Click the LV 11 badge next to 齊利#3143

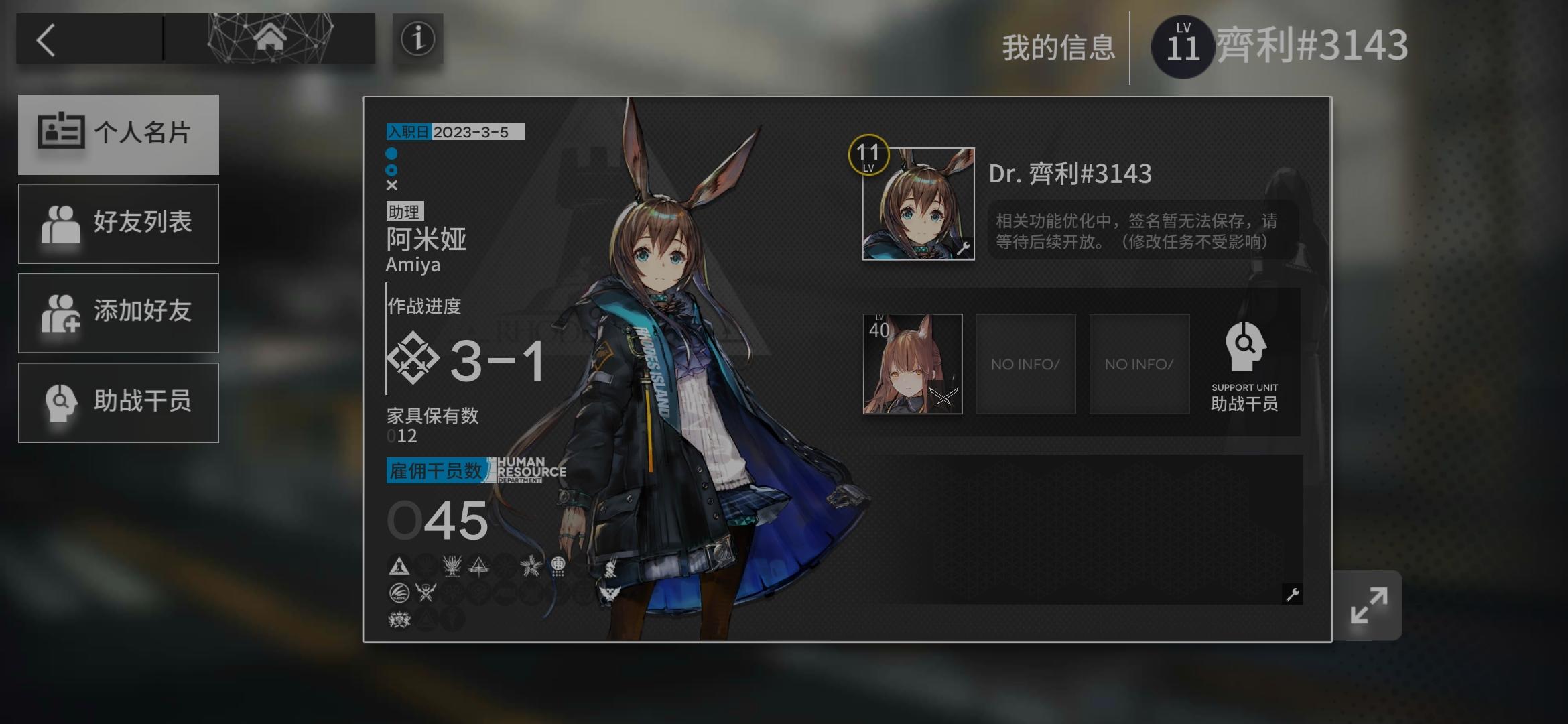coord(1183,46)
